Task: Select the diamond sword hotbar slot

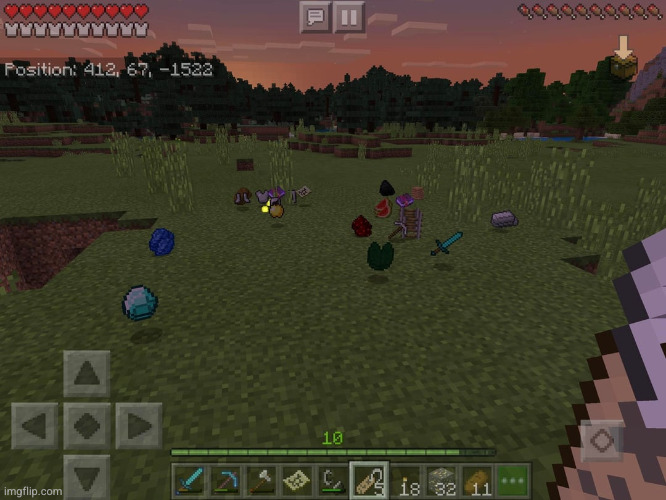Action: coord(192,481)
